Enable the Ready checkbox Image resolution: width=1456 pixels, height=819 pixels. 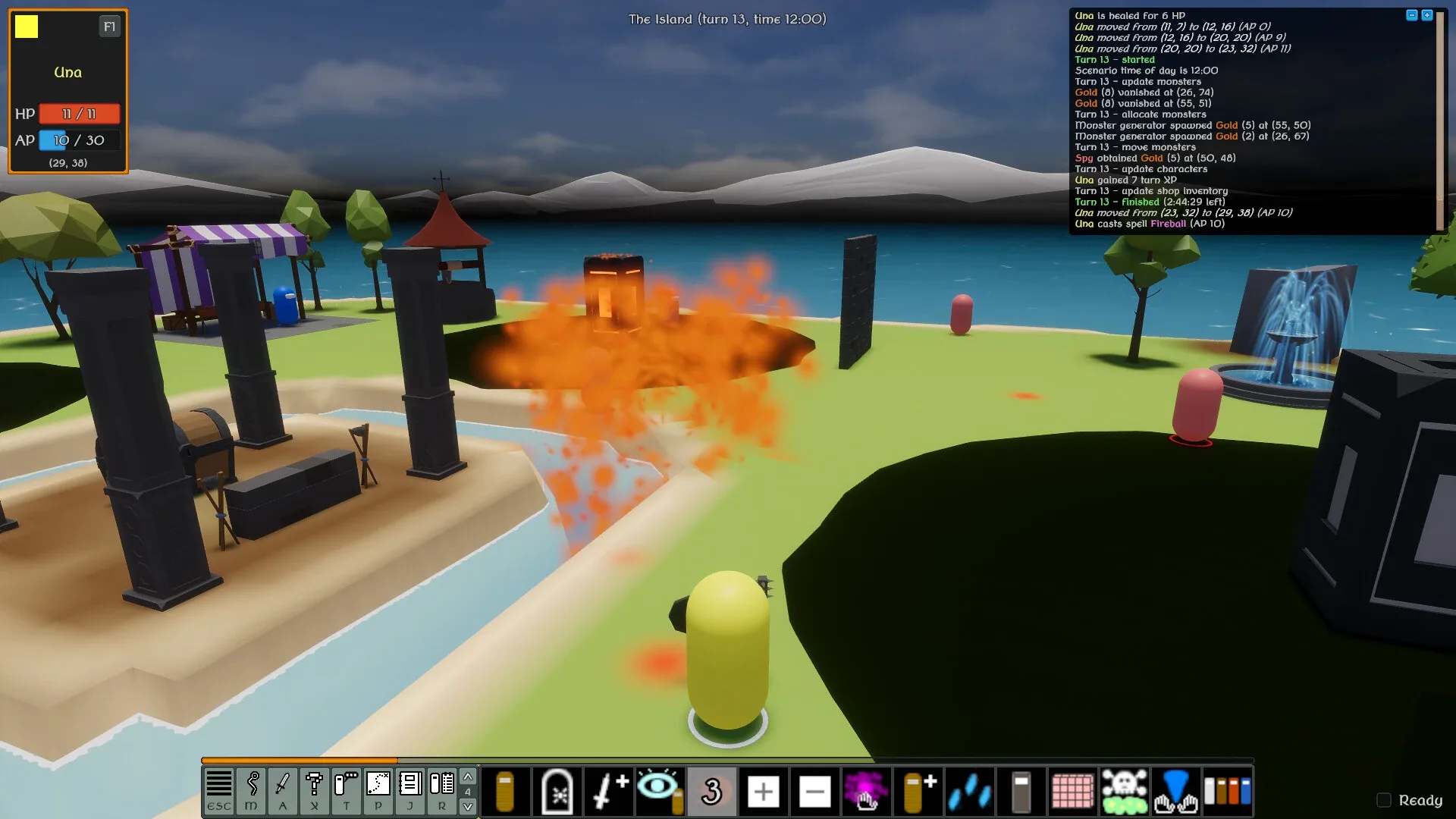(x=1385, y=800)
